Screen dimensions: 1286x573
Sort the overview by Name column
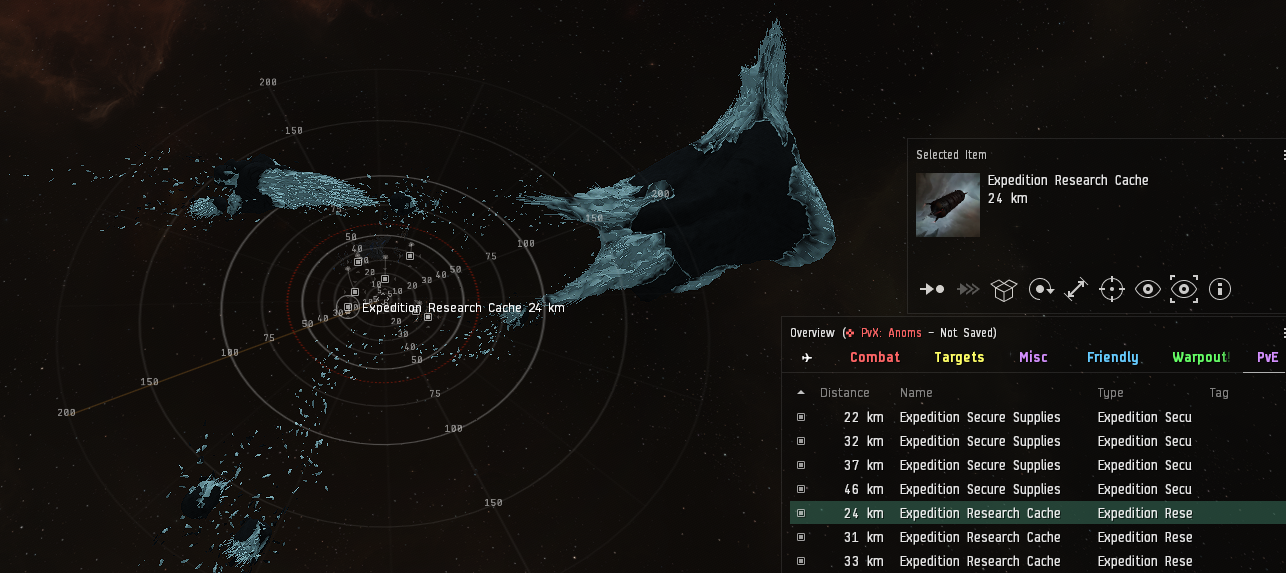[x=916, y=393]
